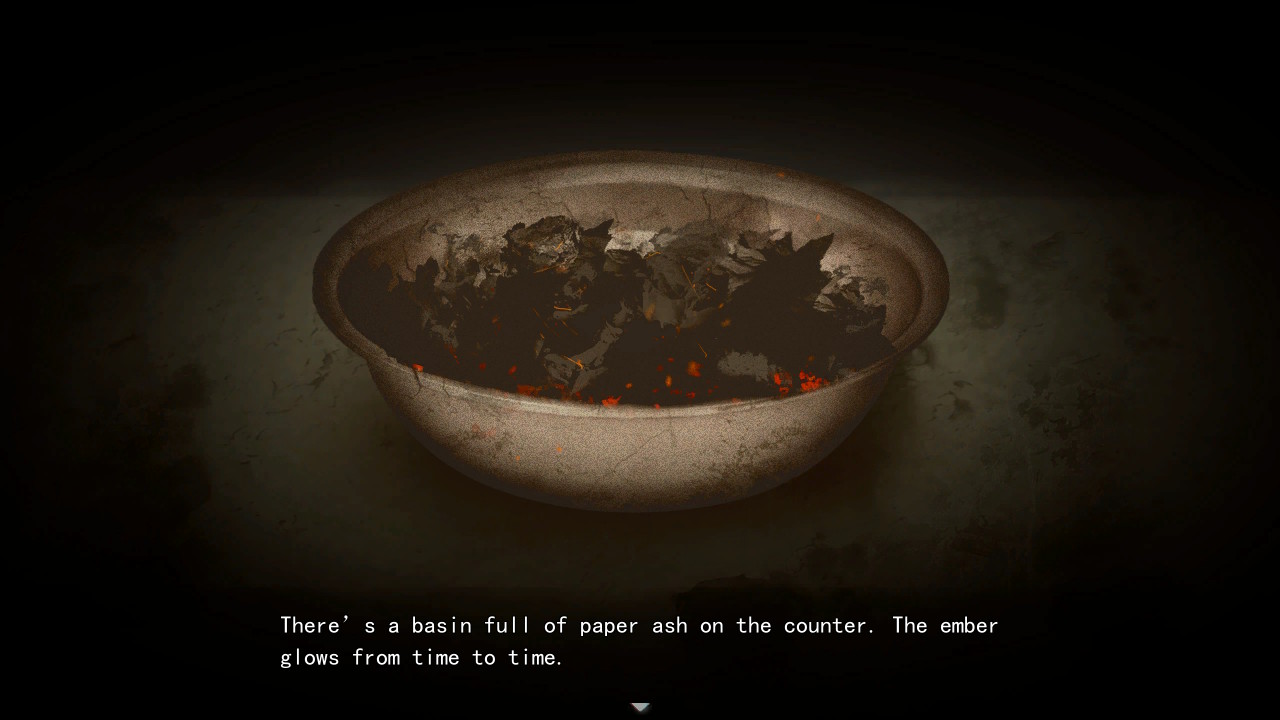The image size is (1280, 720).
Task: Advance the story with the down triangle
Action: coord(639,706)
